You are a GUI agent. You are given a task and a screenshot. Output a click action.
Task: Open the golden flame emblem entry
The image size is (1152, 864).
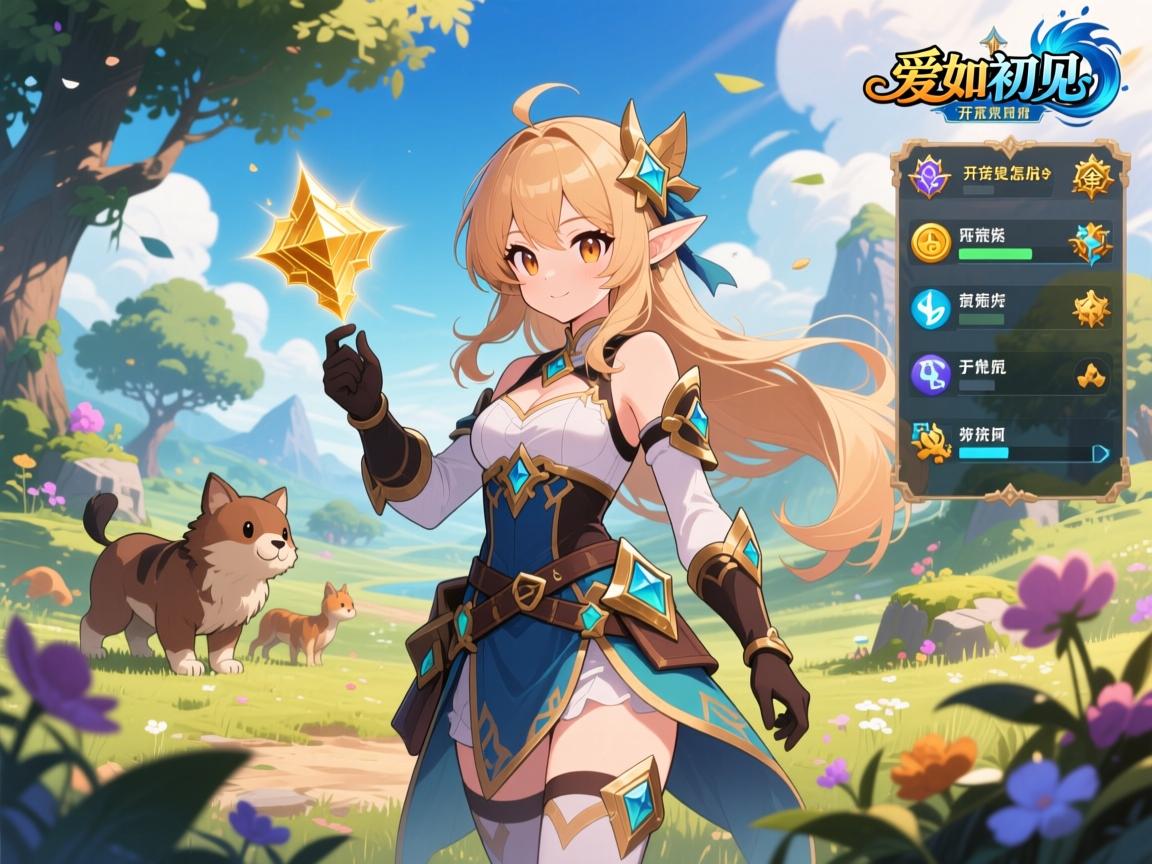(x=932, y=440)
